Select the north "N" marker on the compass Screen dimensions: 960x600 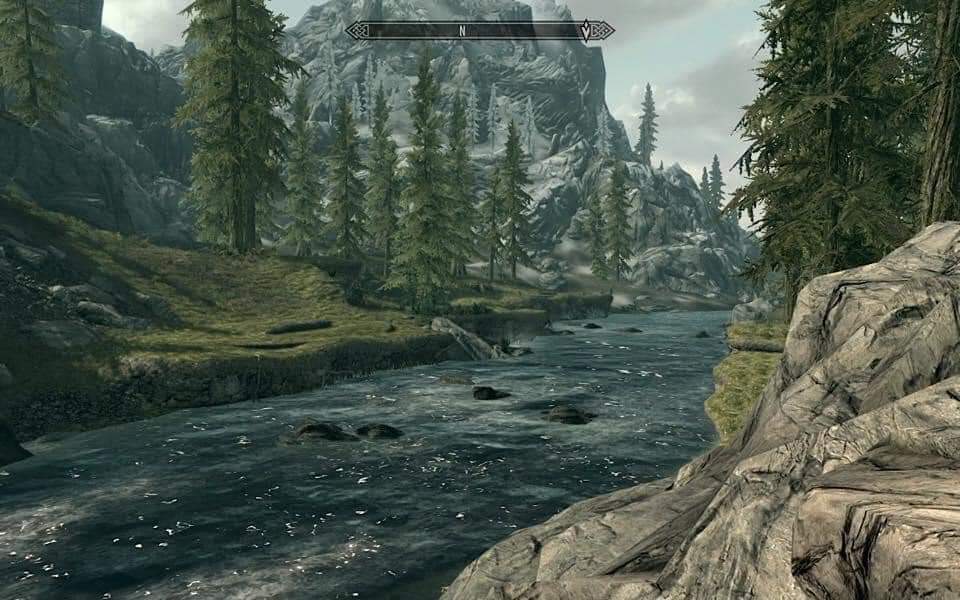462,31
